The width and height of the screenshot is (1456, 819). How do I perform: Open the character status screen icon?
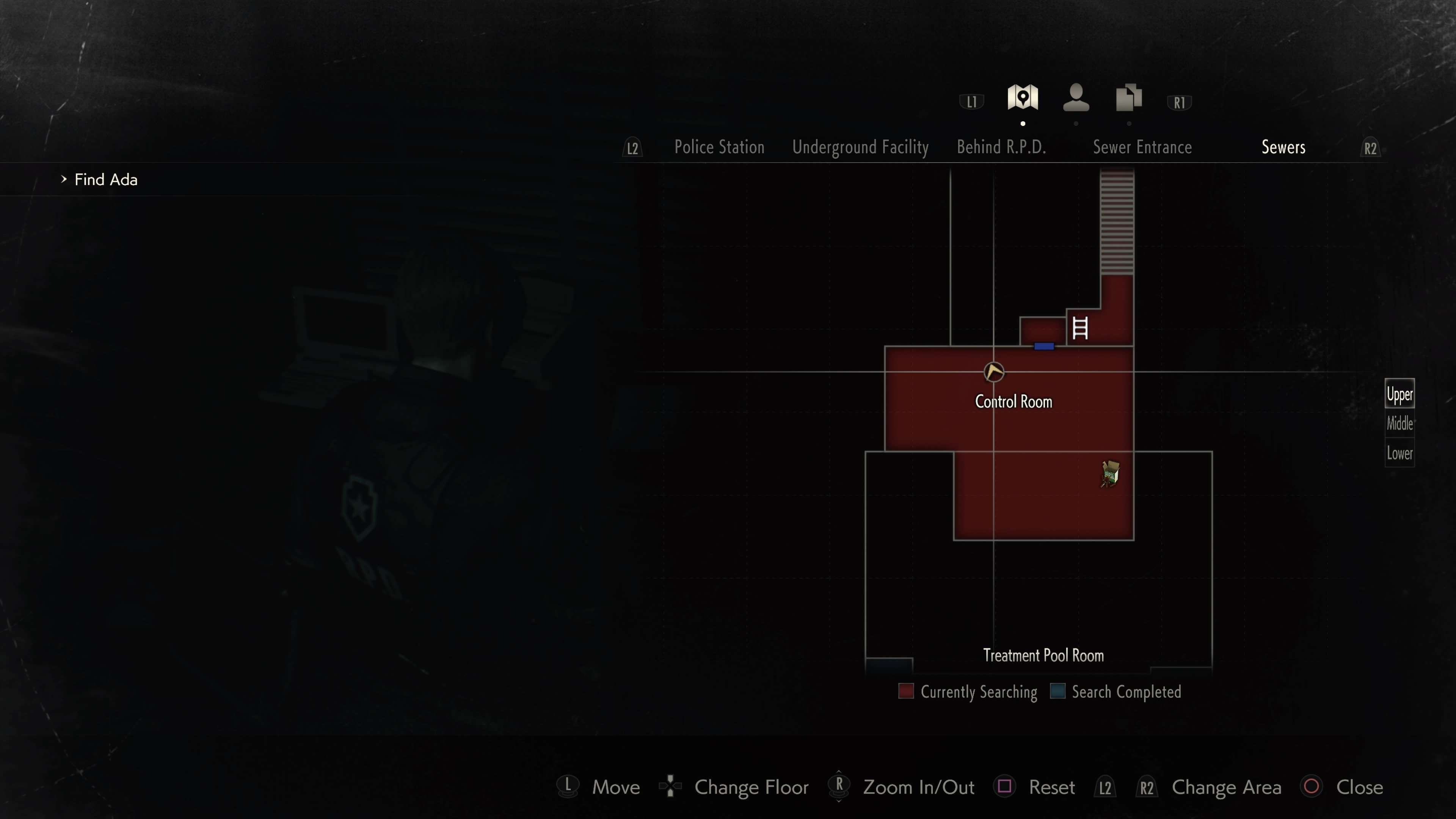click(1076, 98)
